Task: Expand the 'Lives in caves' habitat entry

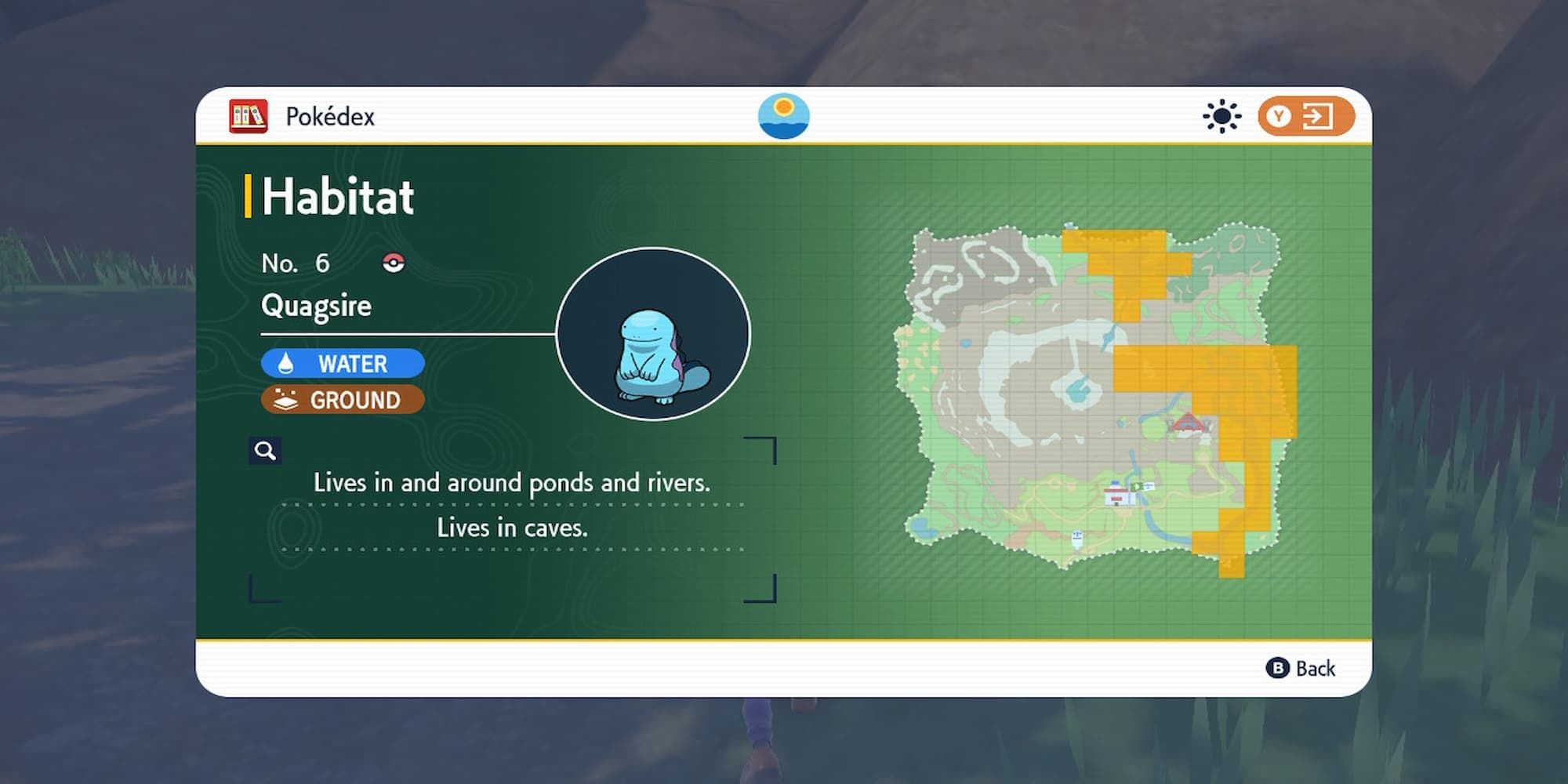Action: [513, 528]
